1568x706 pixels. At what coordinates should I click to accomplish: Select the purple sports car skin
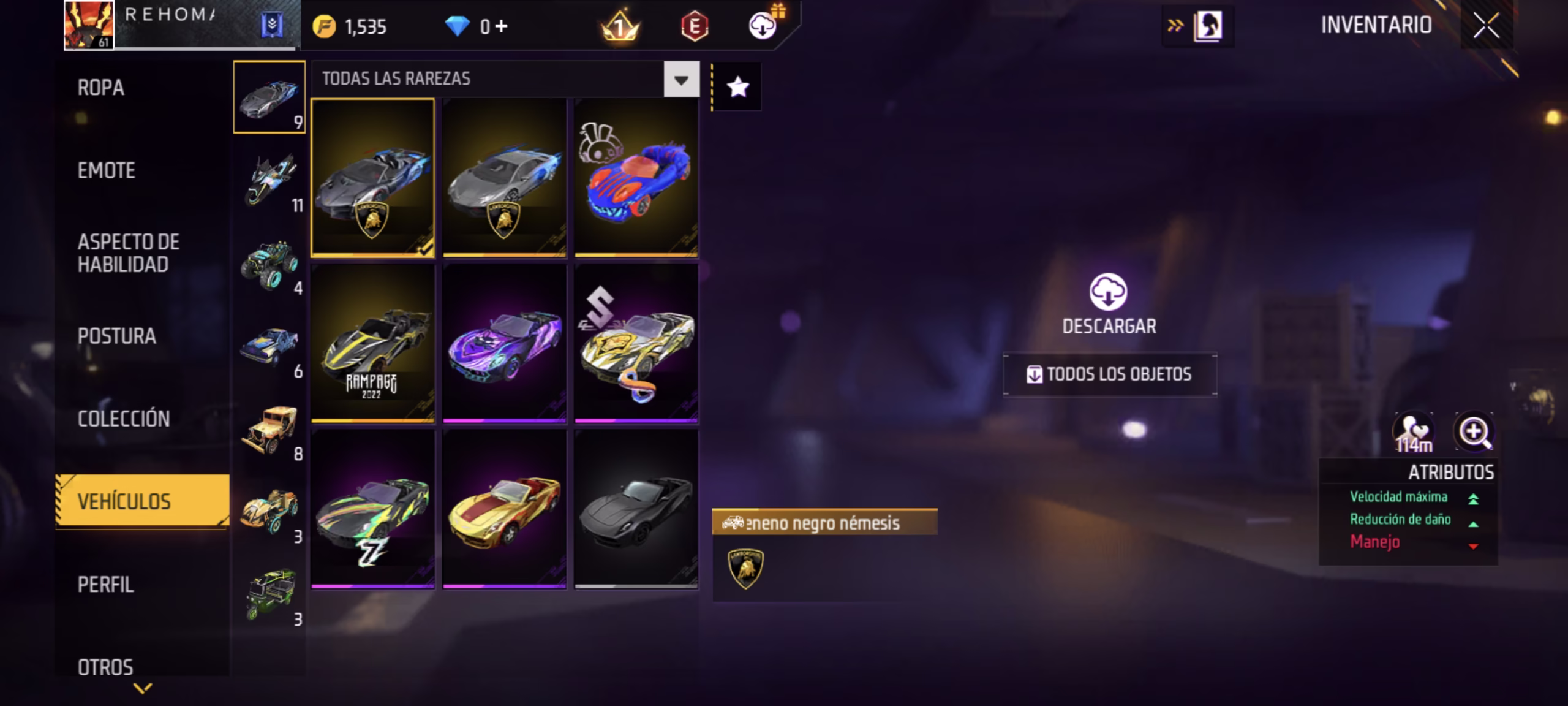[x=505, y=343]
